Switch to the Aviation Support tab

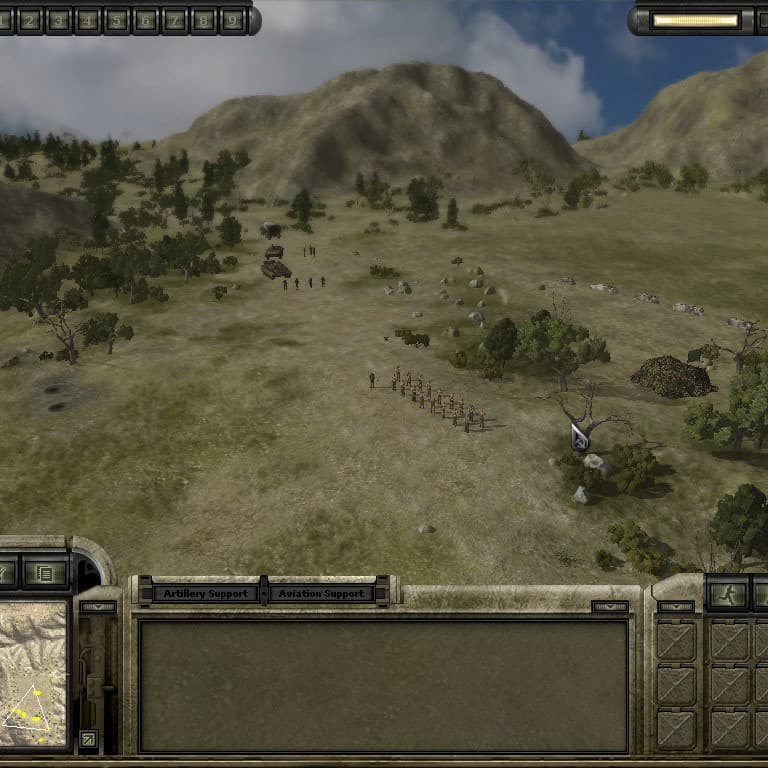pyautogui.click(x=320, y=593)
